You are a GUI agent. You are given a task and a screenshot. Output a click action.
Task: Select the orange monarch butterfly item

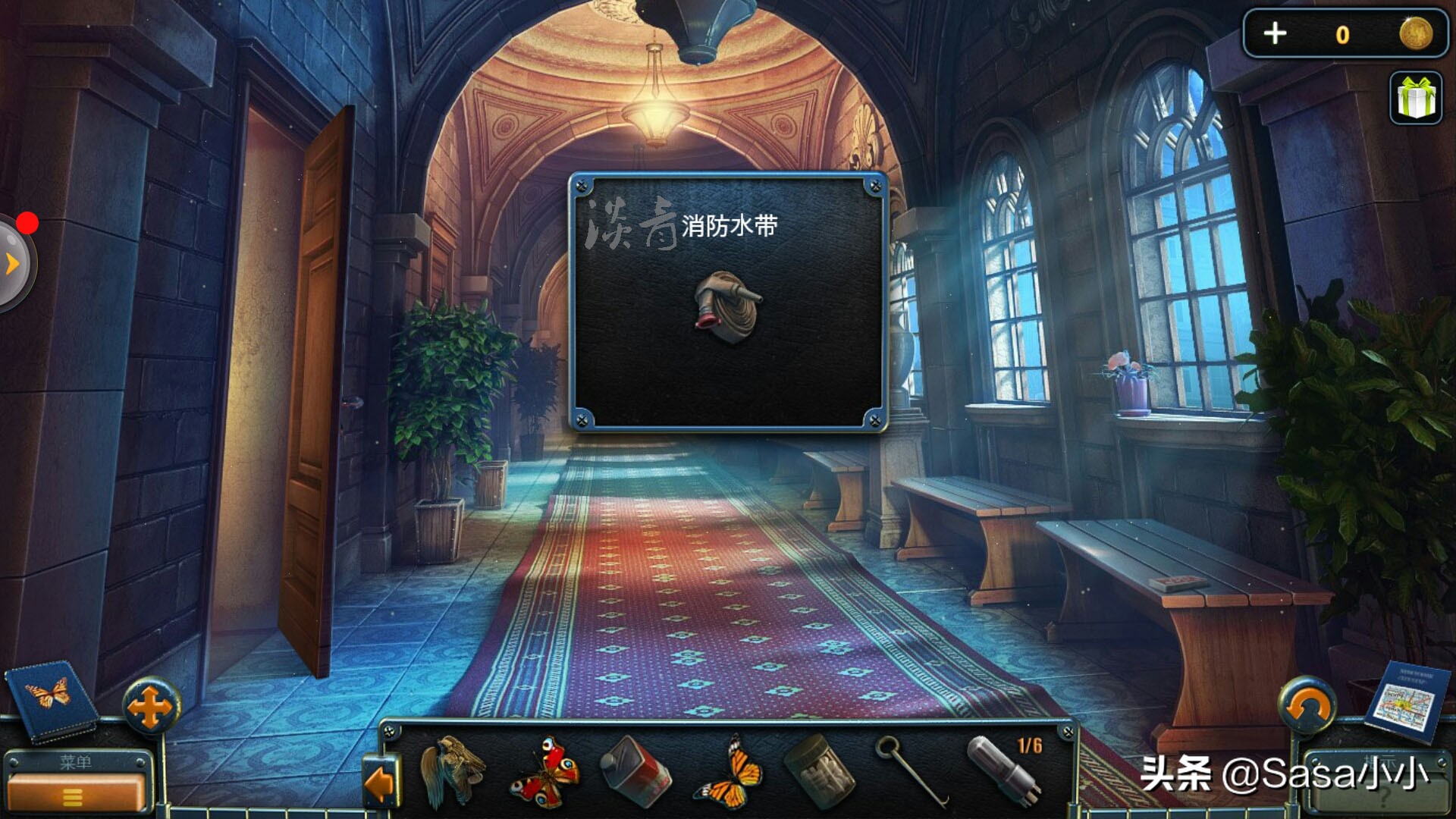tap(729, 772)
